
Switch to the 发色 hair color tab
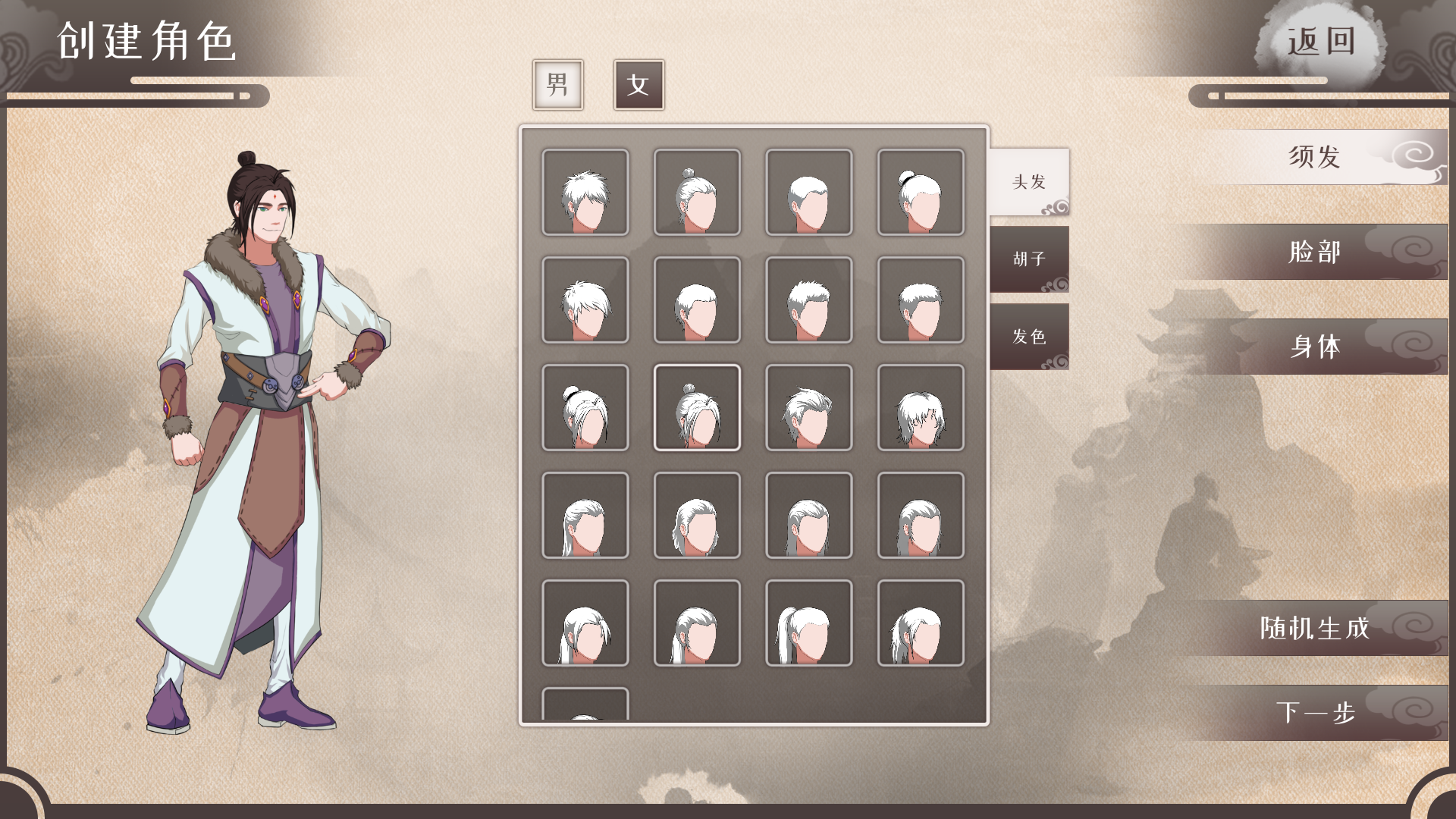point(1029,337)
